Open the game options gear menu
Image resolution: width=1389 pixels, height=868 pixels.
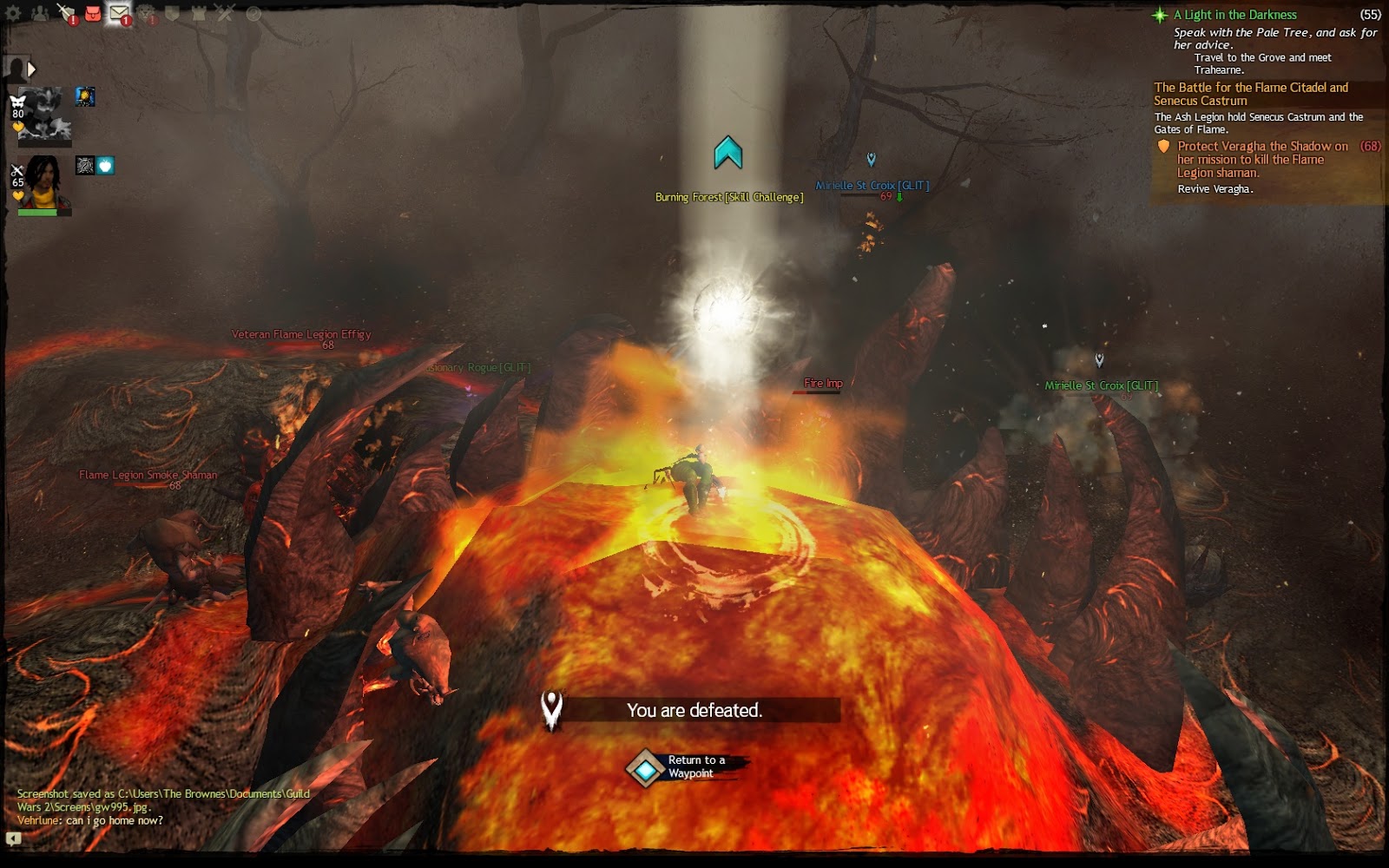pyautogui.click(x=14, y=11)
